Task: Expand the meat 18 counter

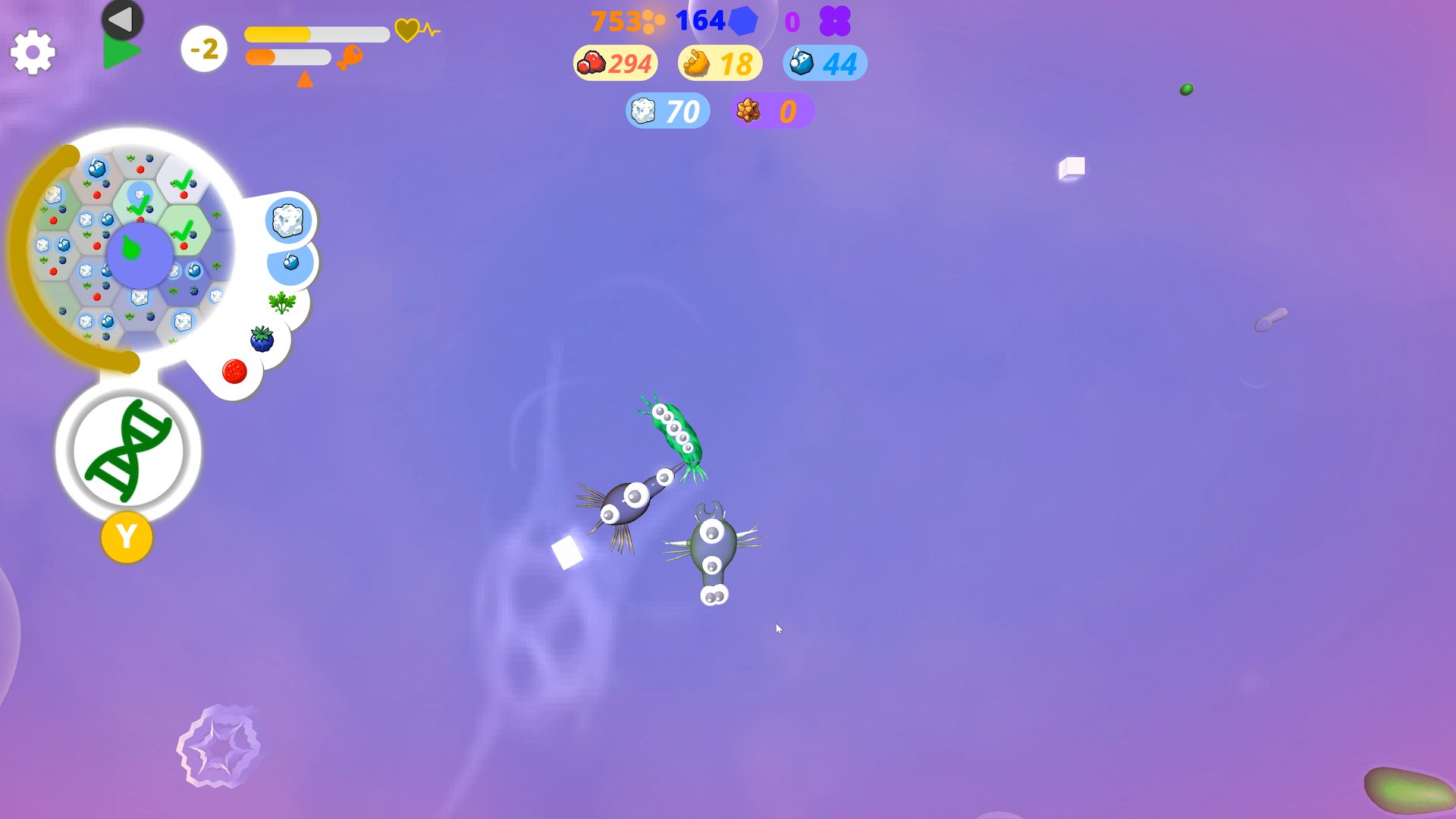Action: point(719,64)
